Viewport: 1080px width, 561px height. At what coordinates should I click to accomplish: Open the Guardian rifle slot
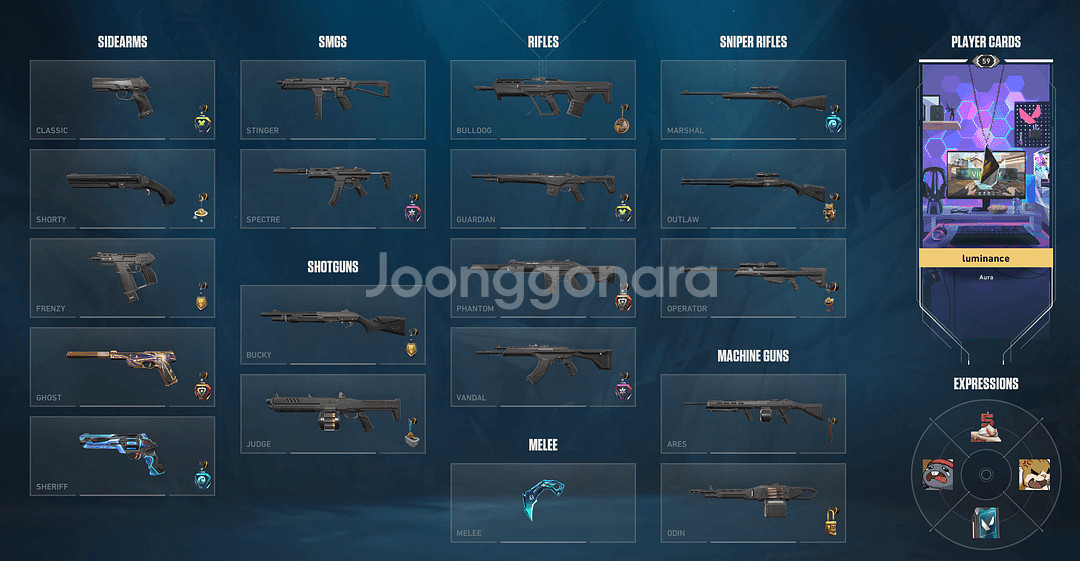click(542, 188)
